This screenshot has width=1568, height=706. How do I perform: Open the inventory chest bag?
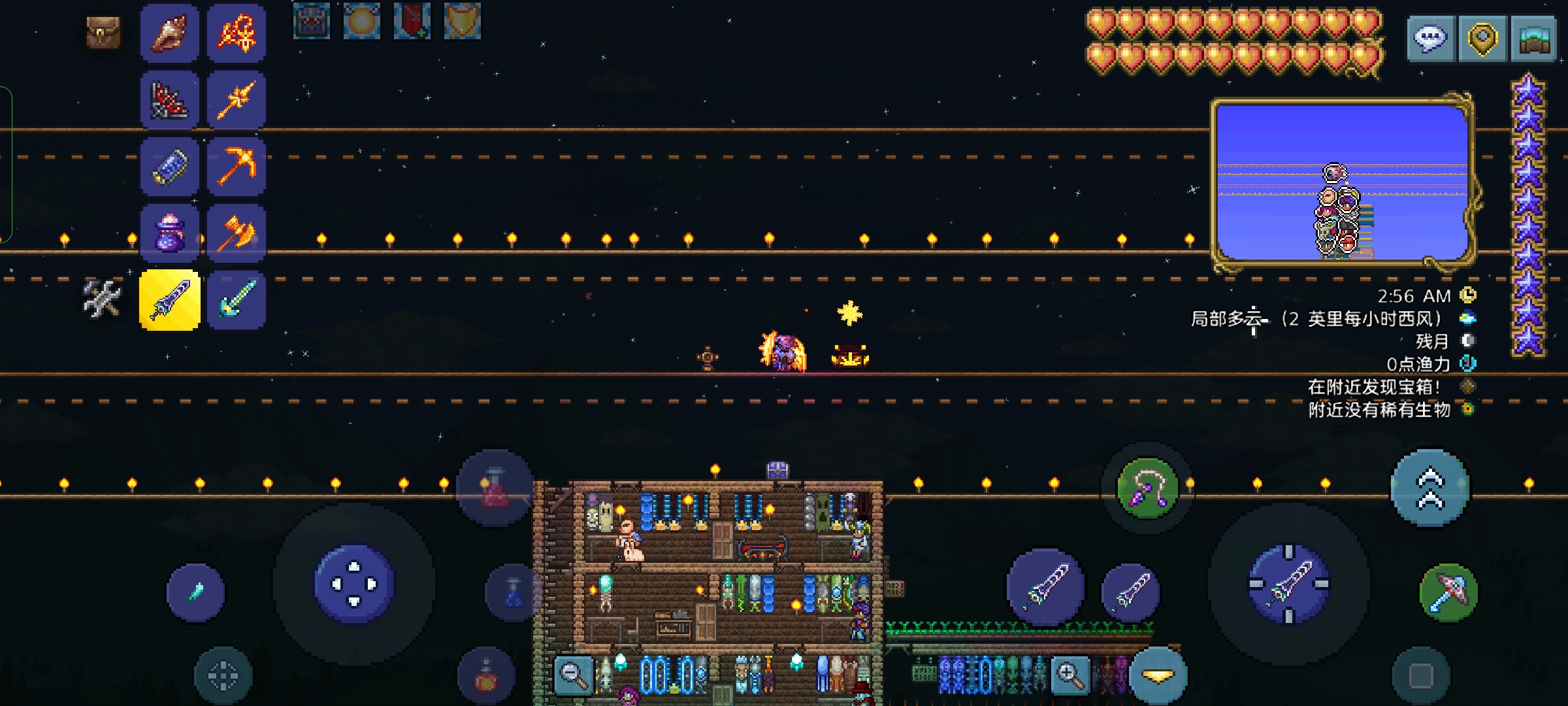[x=103, y=33]
